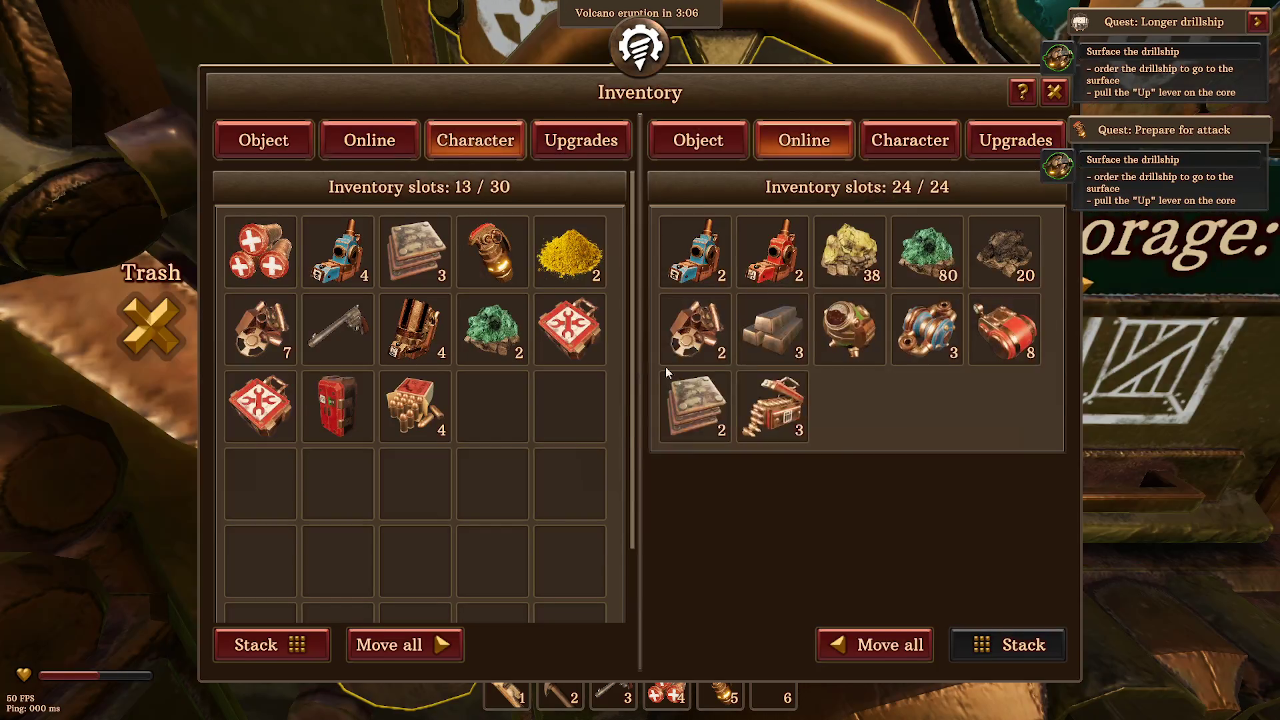1280x720 pixels.
Task: Stack items in the online storage
Action: click(1008, 645)
